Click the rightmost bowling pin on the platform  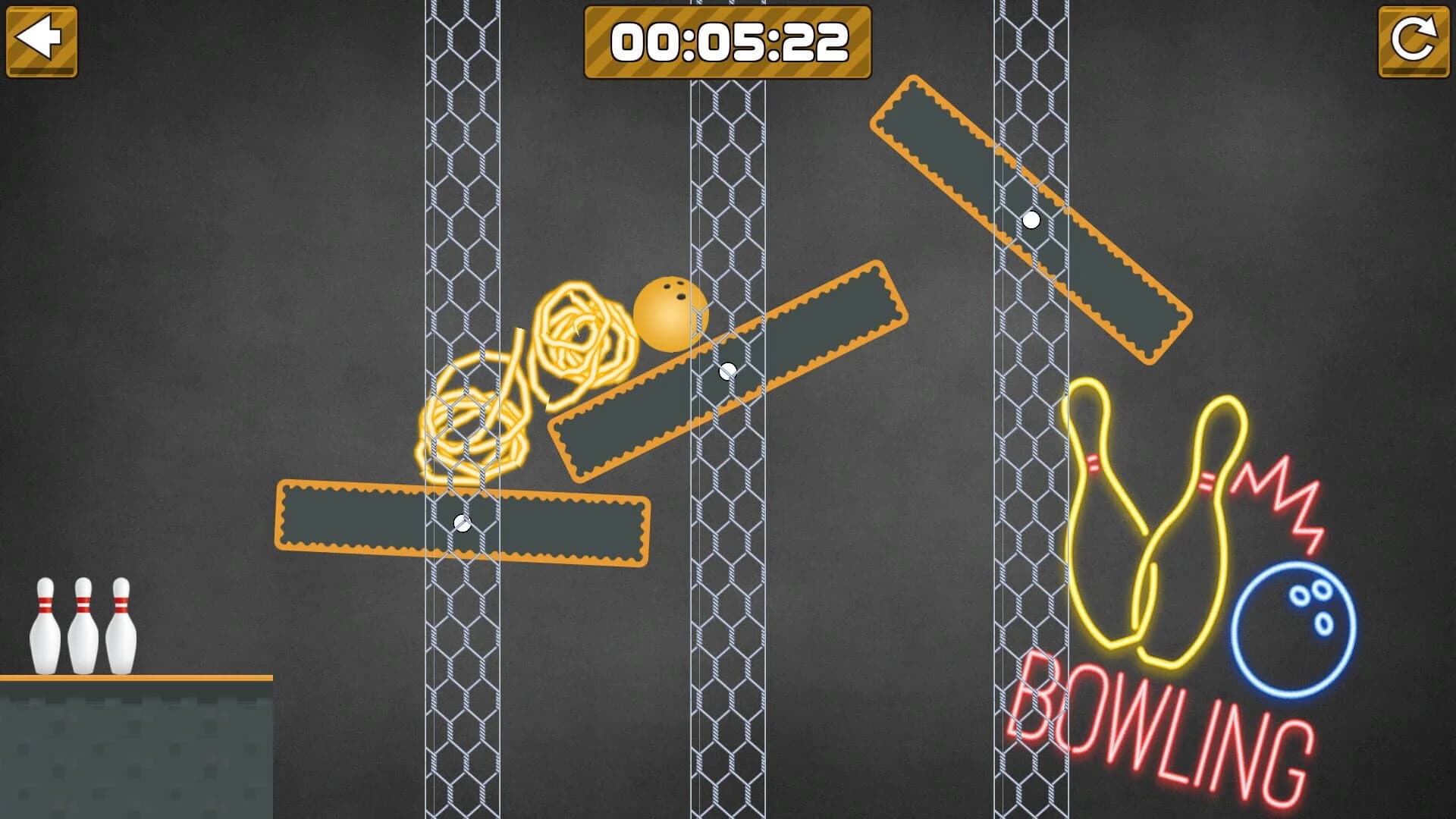[x=119, y=626]
